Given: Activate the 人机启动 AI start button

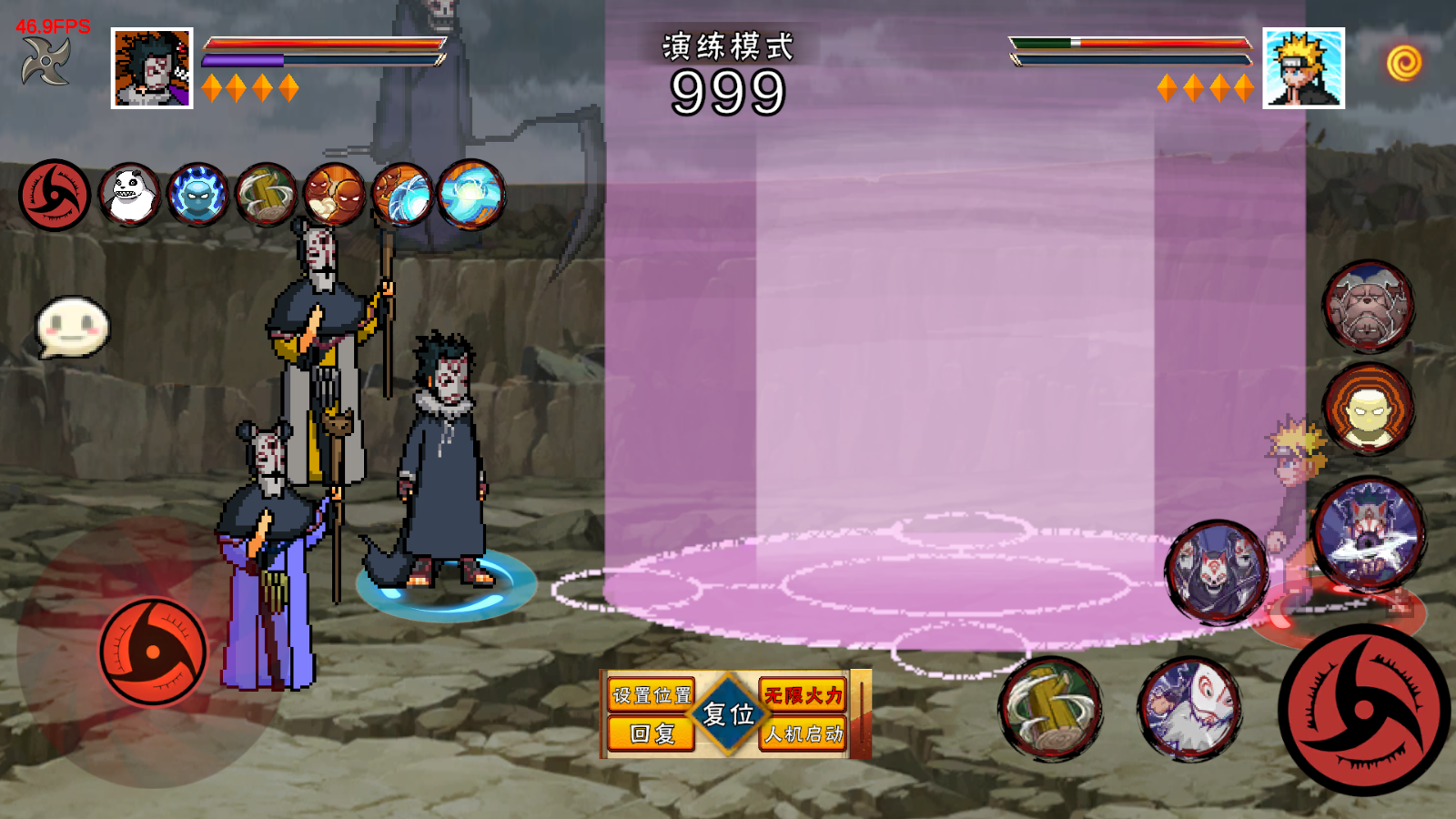Looking at the screenshot, I should (804, 733).
